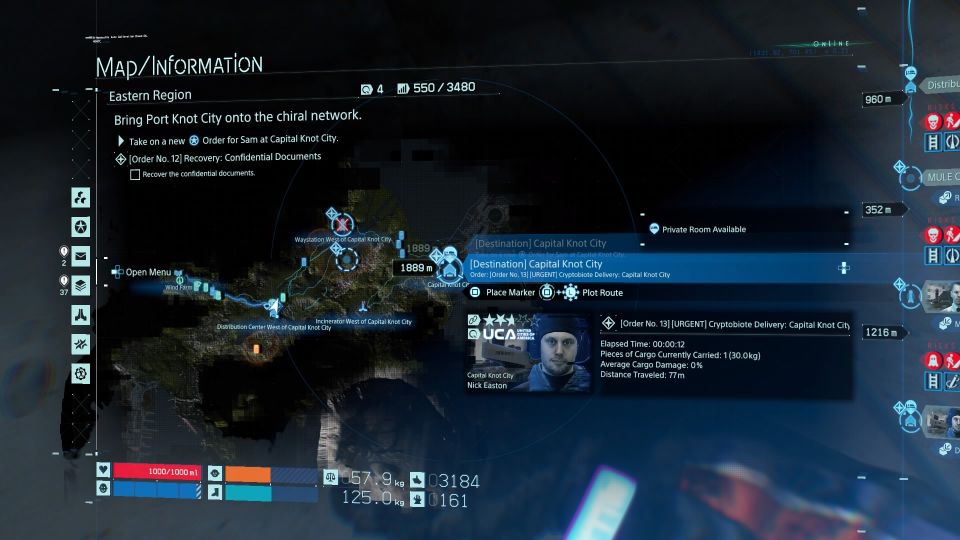This screenshot has width=960, height=540.
Task: Select the Incinerator West of Capital Knot City marker
Action: click(362, 304)
